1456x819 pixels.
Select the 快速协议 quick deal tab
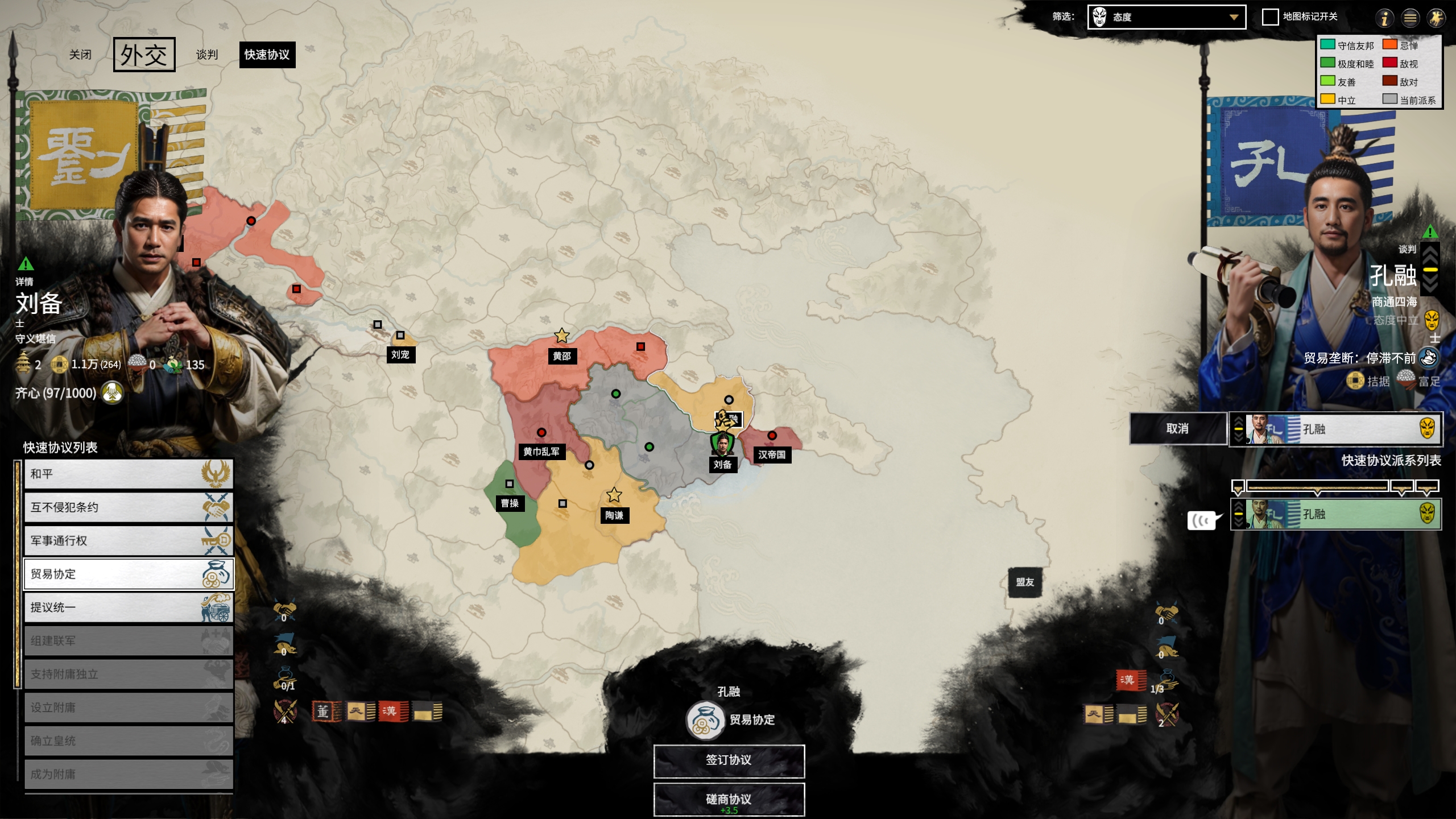[267, 55]
